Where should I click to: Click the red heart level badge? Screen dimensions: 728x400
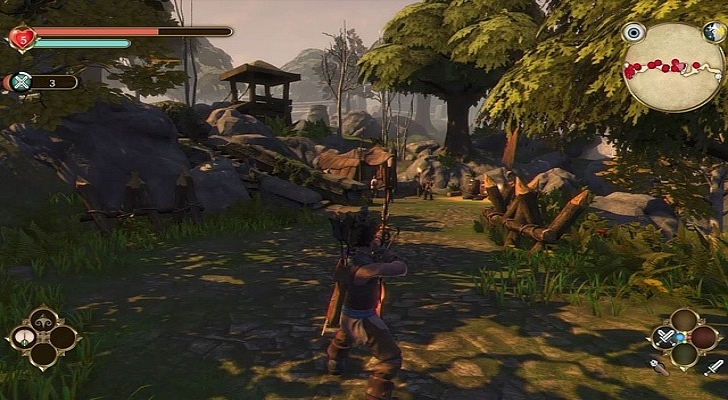tap(20, 38)
